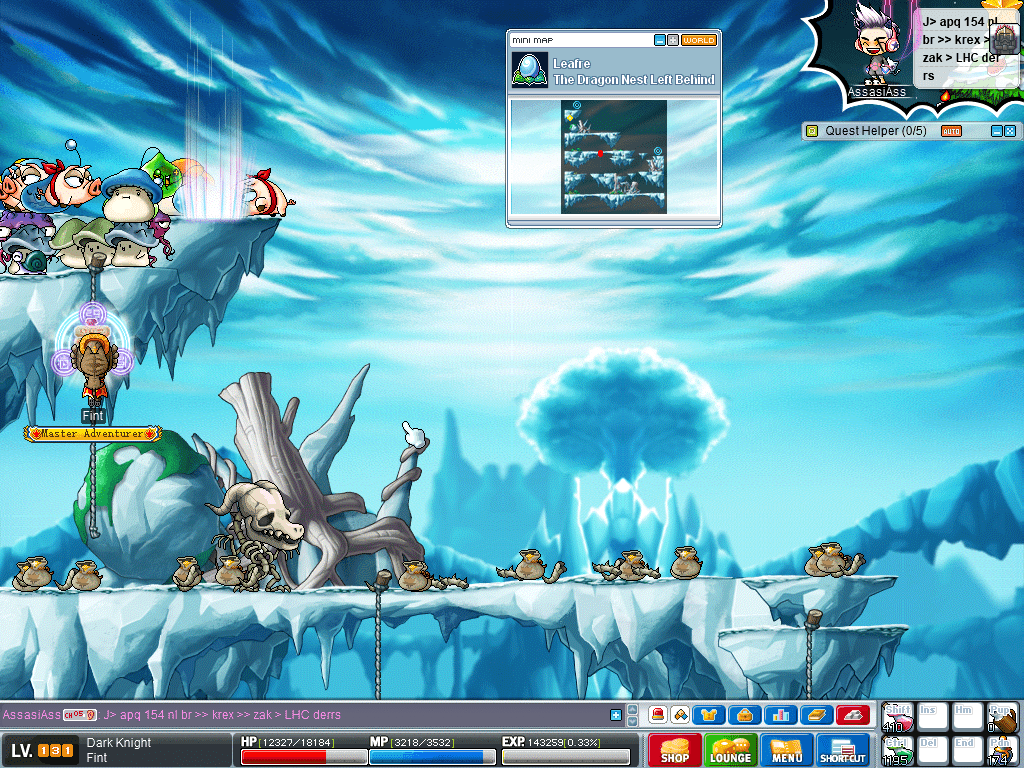Click the red siren notification icon
Screen dimensions: 1024x768
point(658,714)
